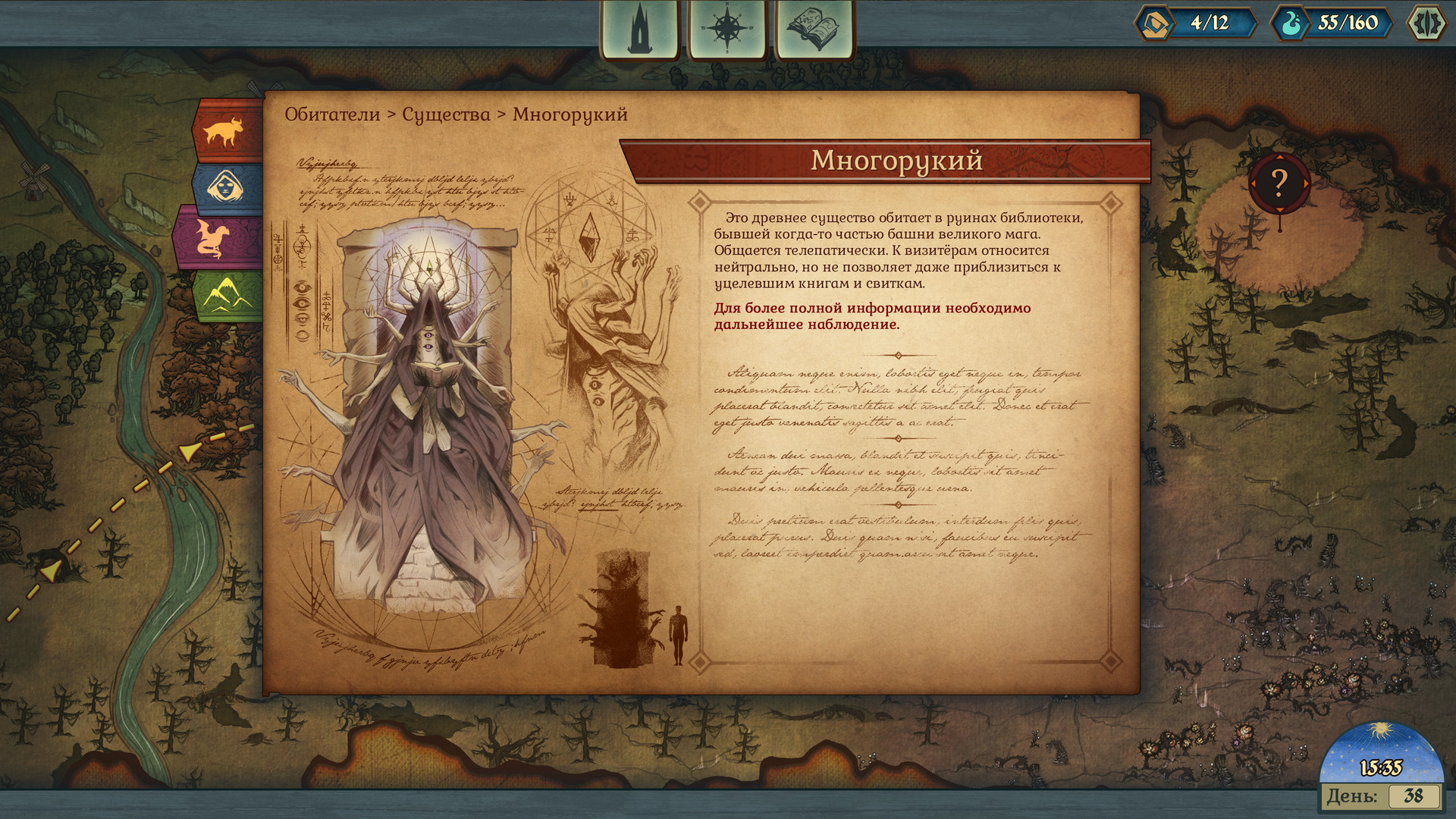Click the hooded visitor counter icon showing 4/12
The width and height of the screenshot is (1456, 819).
click(x=1154, y=23)
